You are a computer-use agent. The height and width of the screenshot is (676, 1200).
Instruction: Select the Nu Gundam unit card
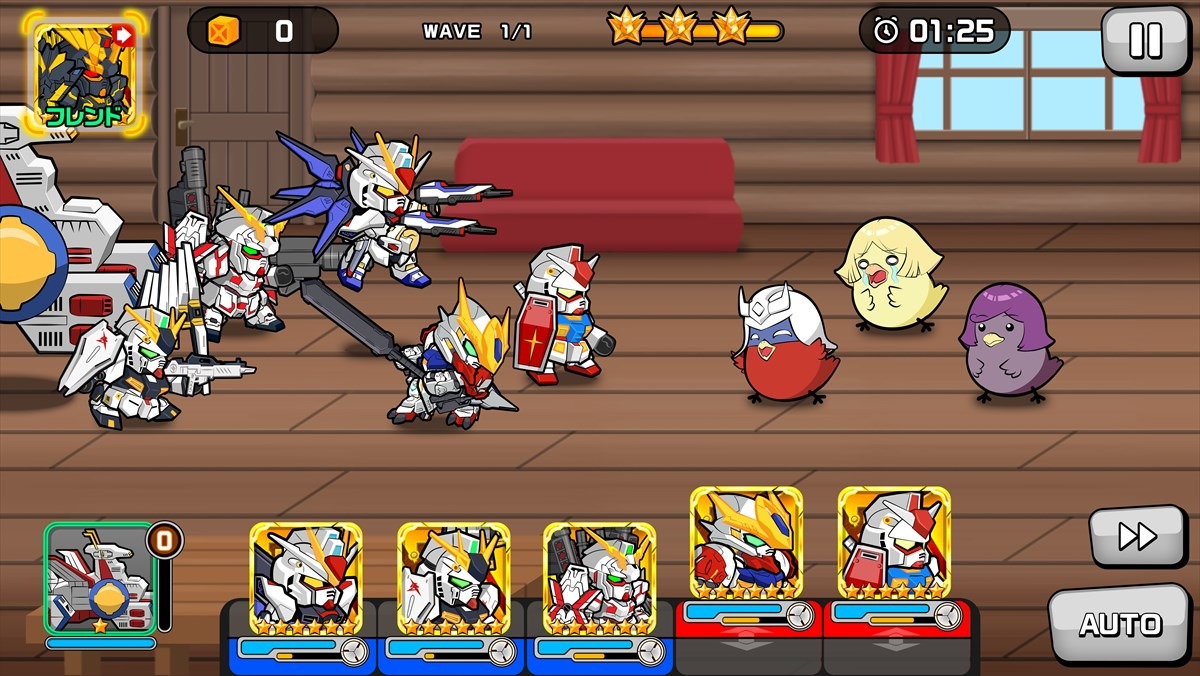coord(453,578)
